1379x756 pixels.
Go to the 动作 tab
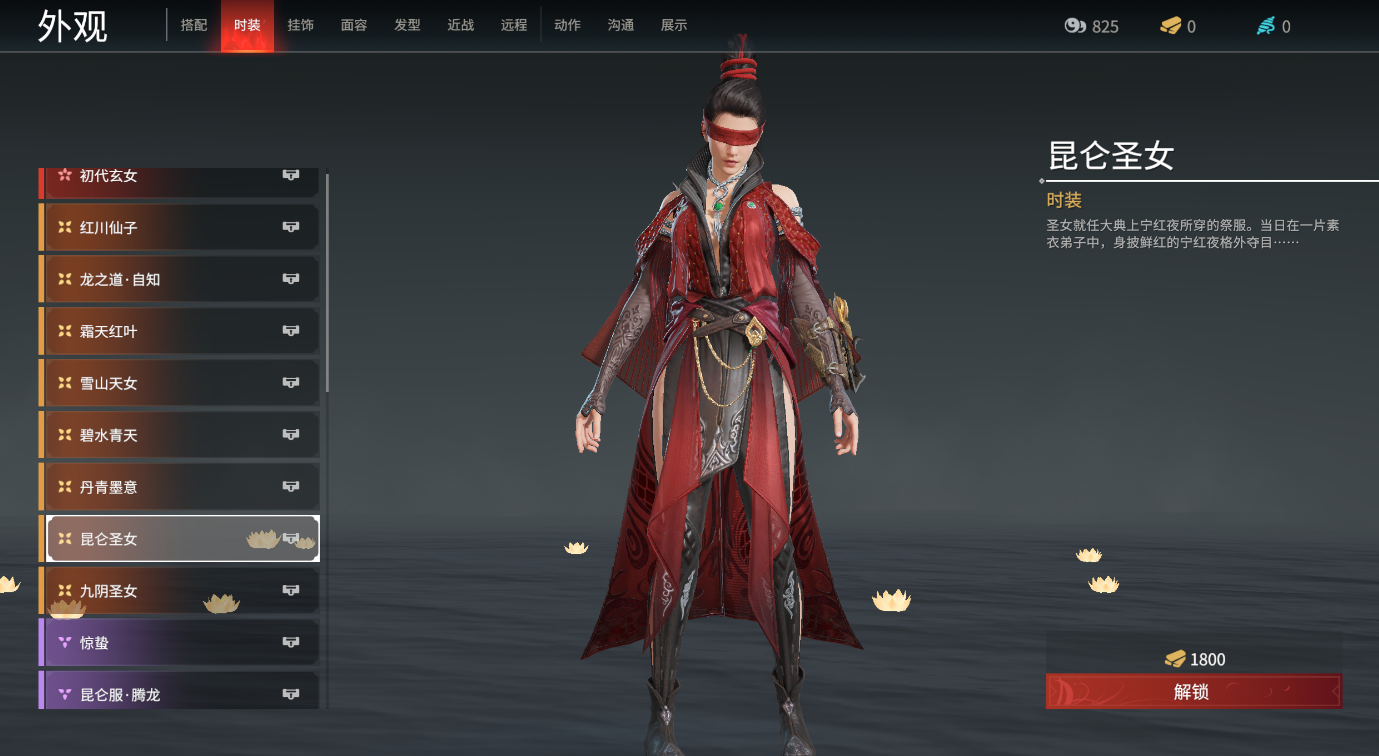567,25
